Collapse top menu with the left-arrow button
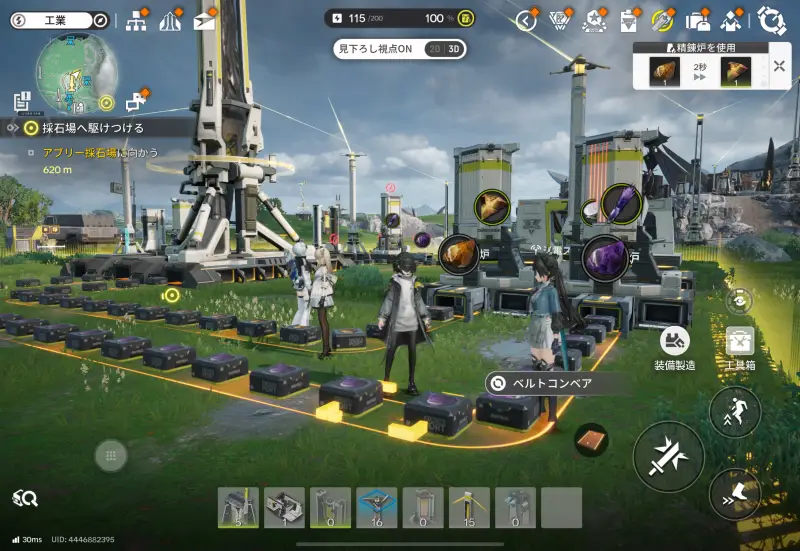The width and height of the screenshot is (800, 551). pos(527,21)
